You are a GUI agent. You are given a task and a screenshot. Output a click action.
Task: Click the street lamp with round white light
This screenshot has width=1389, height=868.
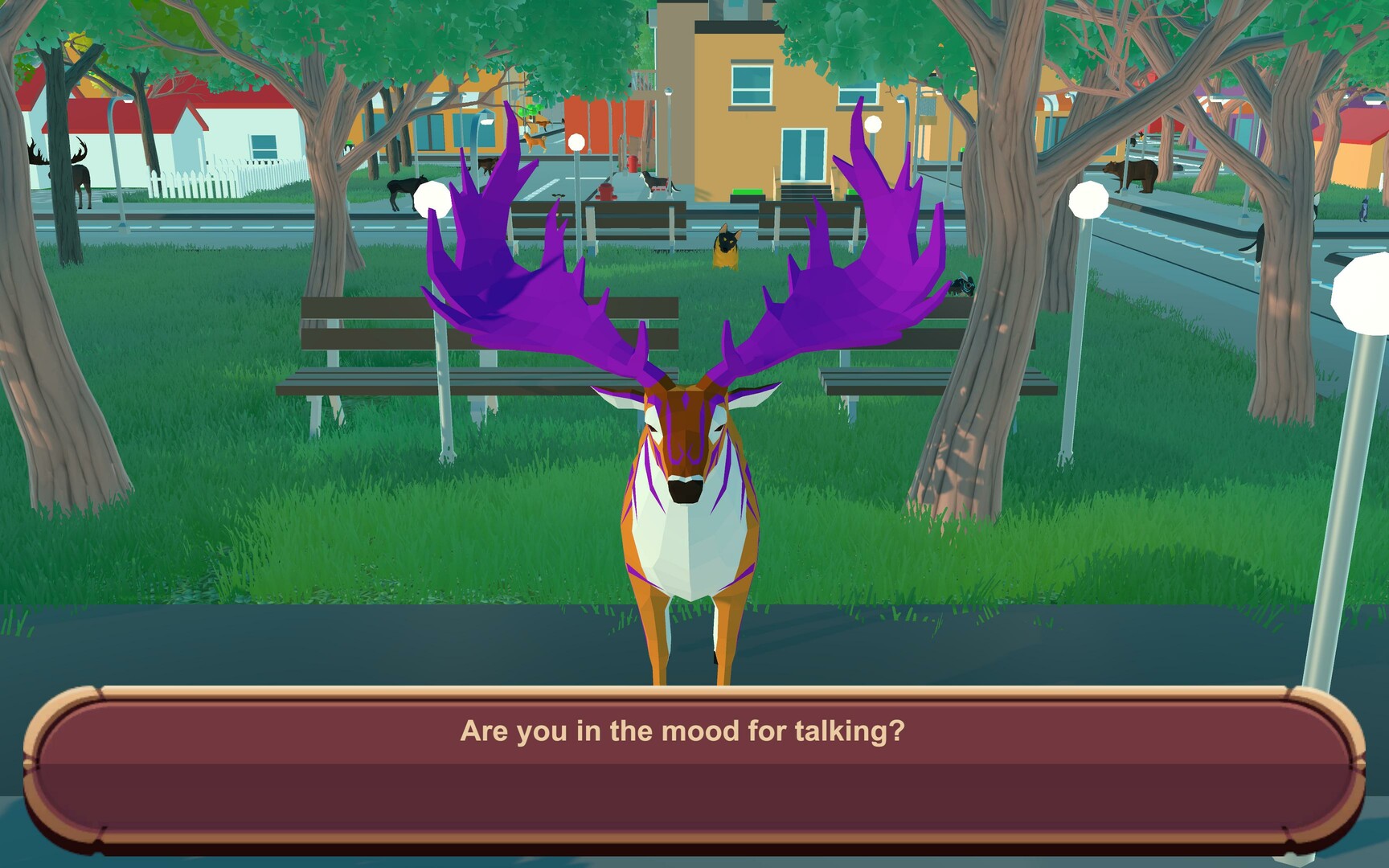[x=1087, y=197]
